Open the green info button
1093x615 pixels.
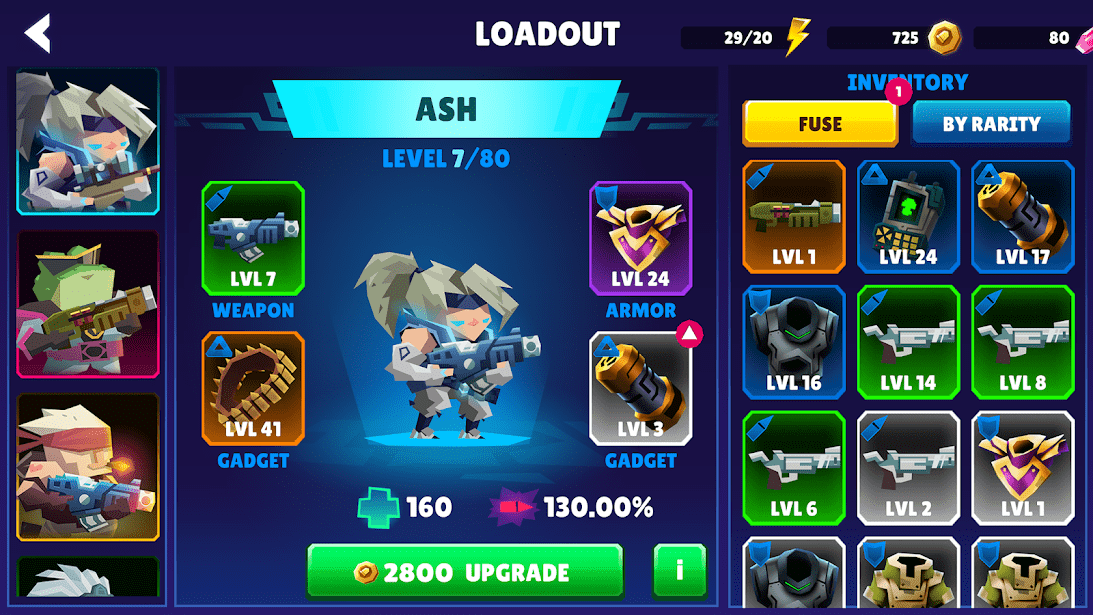(x=679, y=571)
